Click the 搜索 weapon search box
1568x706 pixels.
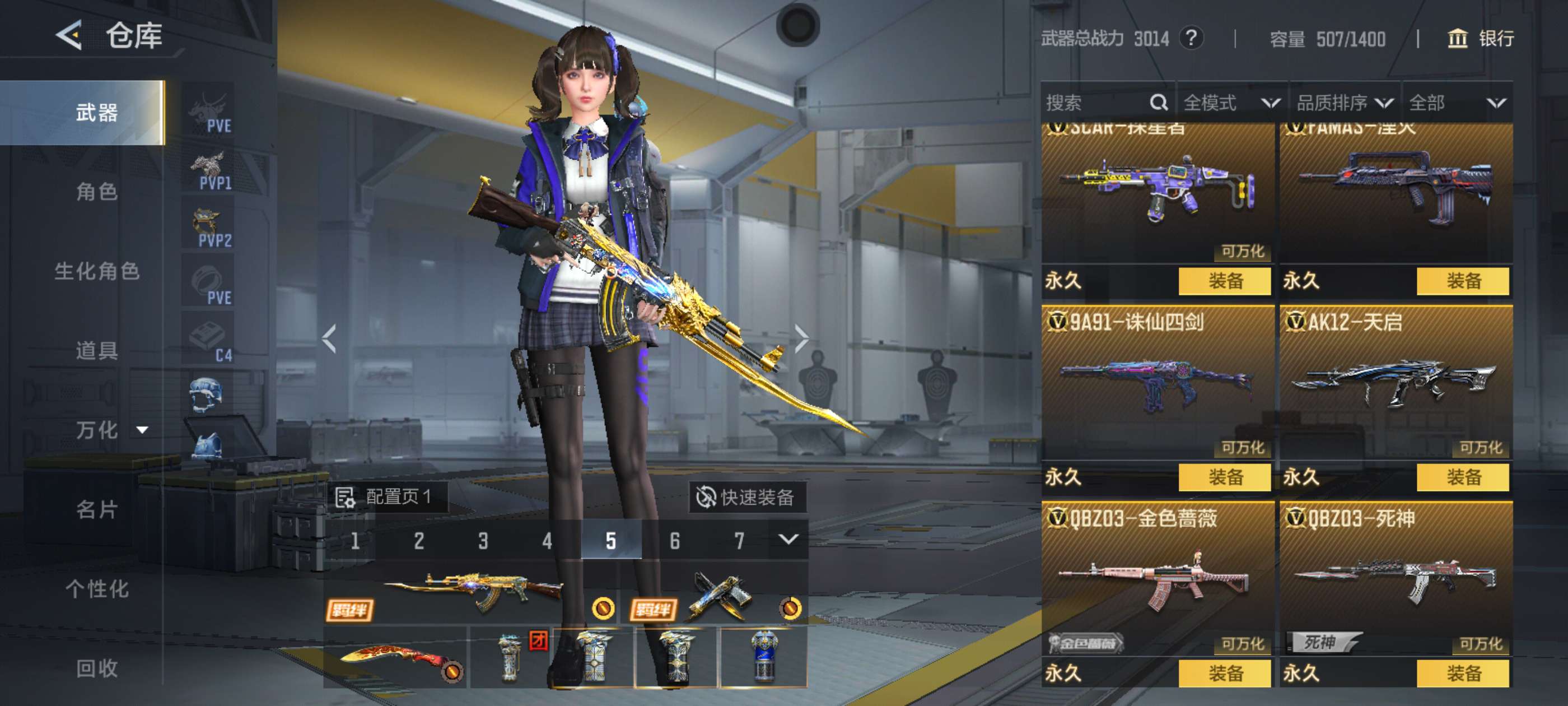[1096, 103]
